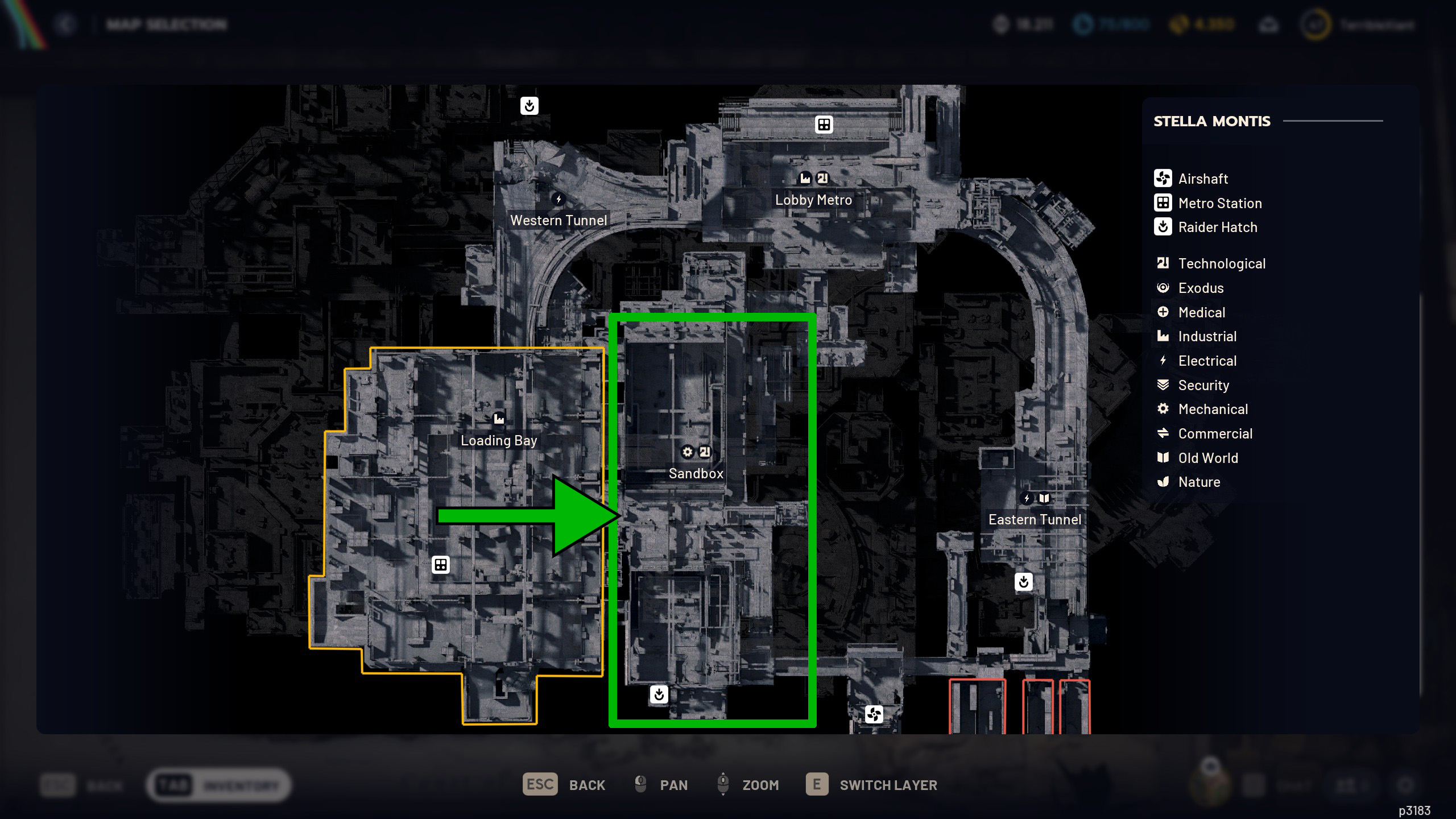1456x819 pixels.
Task: Click the Loading Bay location label
Action: pos(499,441)
